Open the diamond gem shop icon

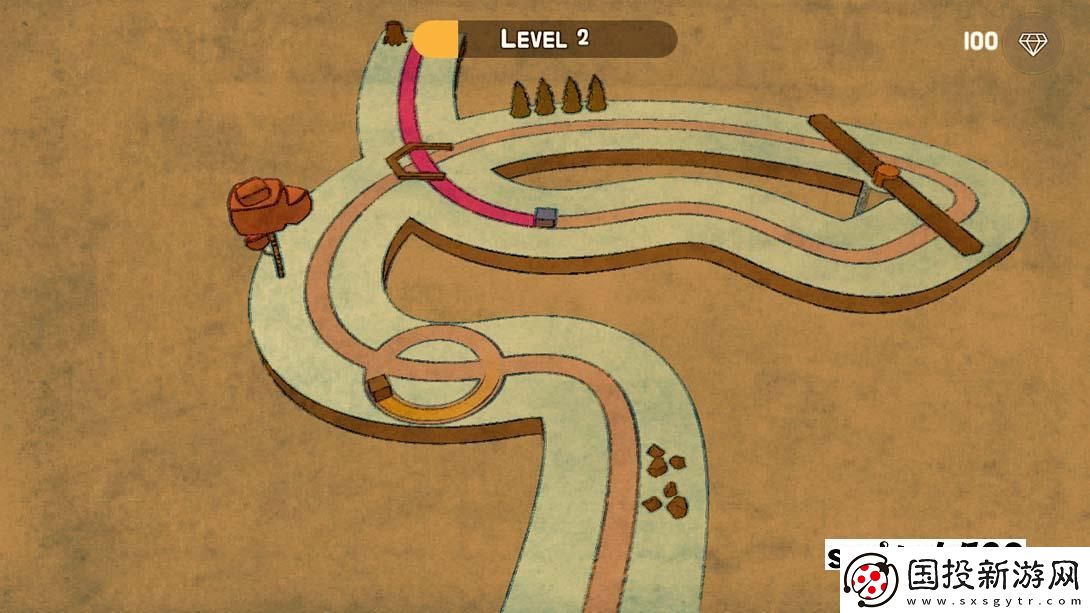coord(1032,42)
